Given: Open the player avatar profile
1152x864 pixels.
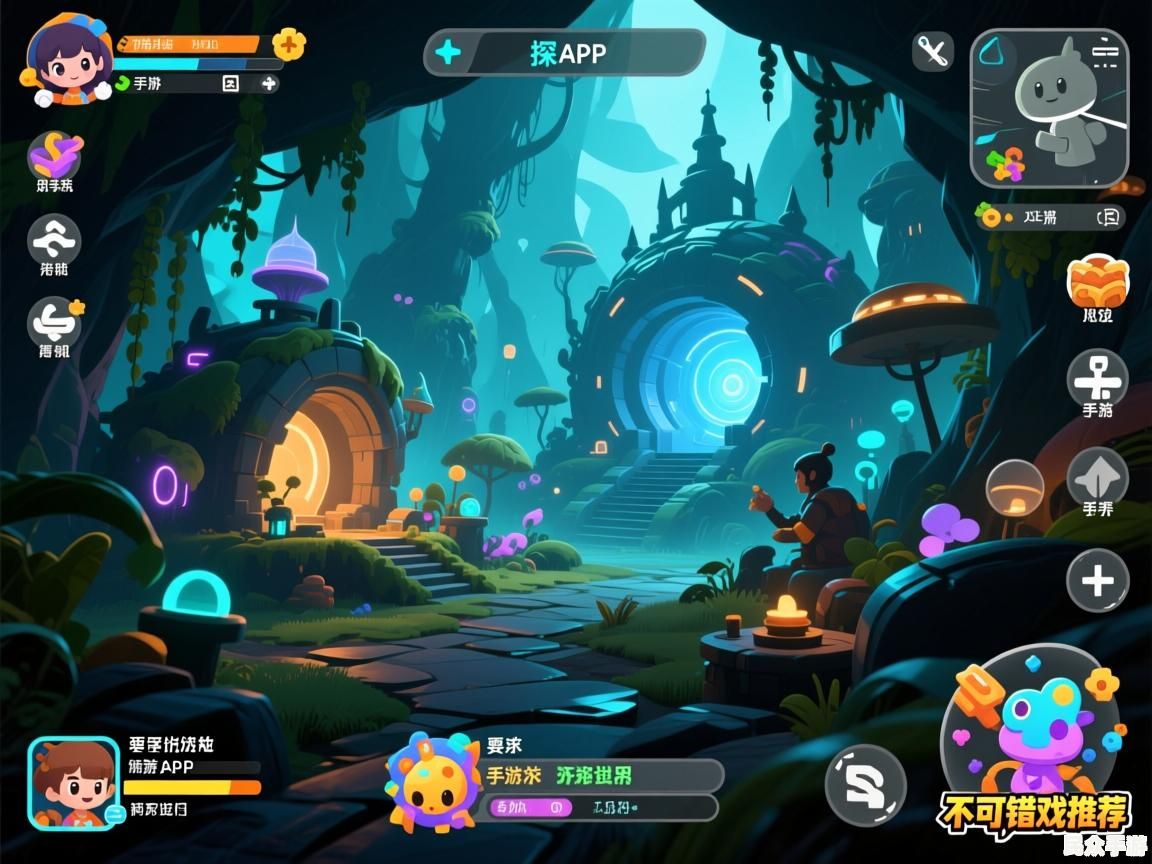Looking at the screenshot, I should tap(68, 60).
